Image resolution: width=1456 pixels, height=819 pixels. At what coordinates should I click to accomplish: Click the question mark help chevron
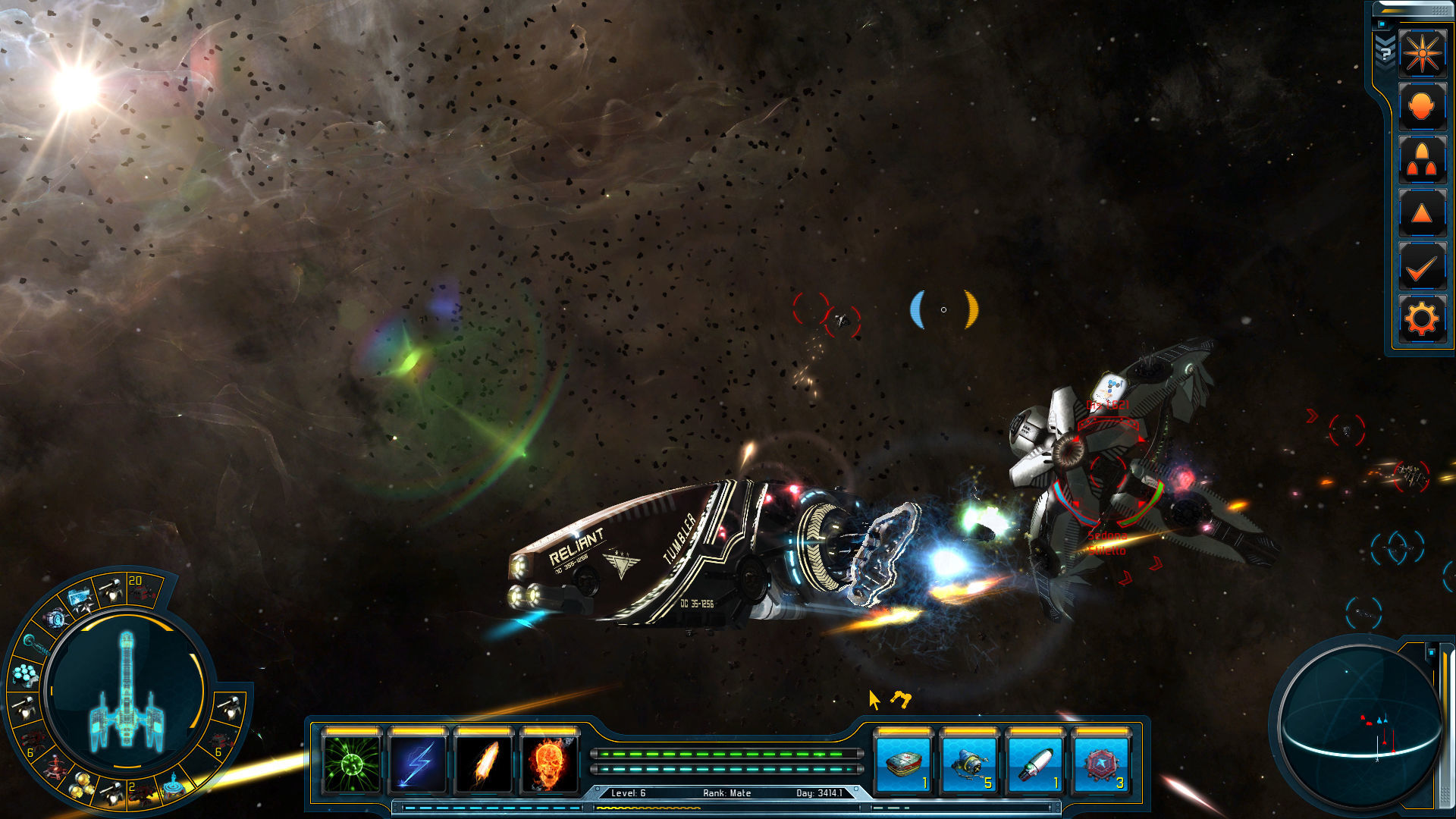pos(1385,53)
